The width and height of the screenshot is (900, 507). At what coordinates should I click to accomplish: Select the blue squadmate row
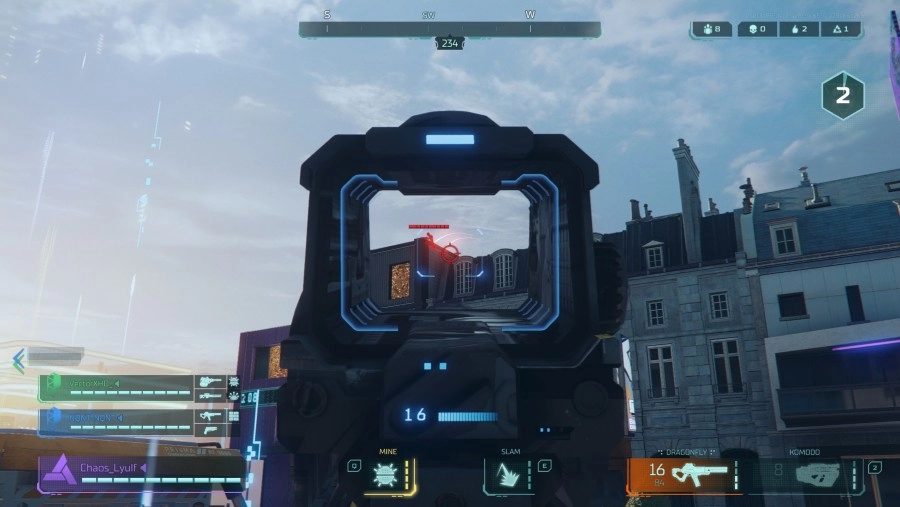pos(135,419)
